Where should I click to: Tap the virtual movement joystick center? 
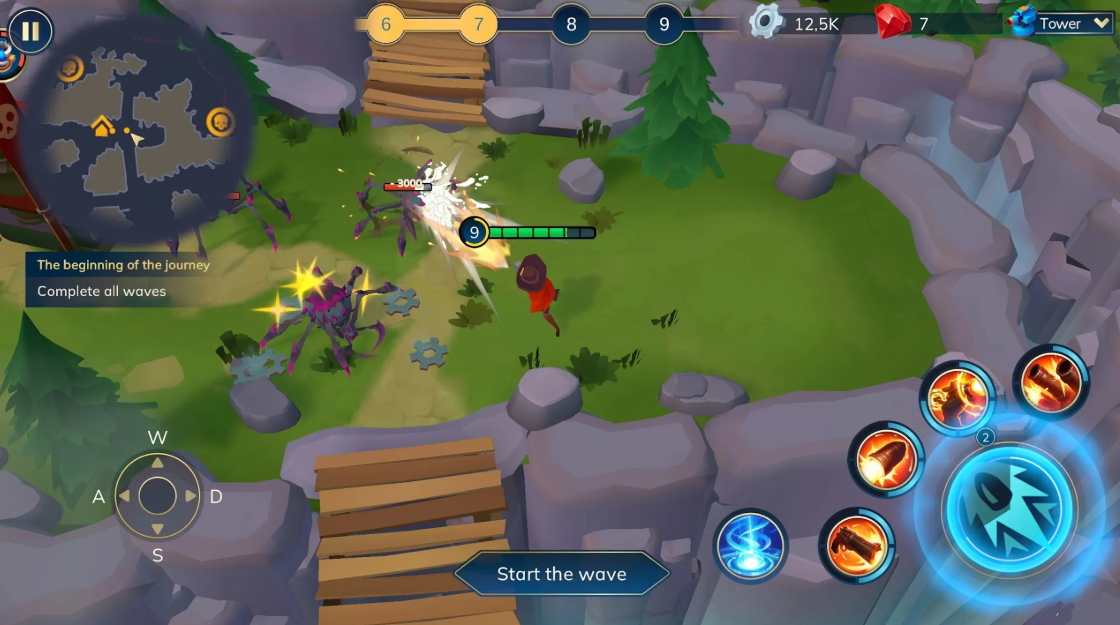click(157, 496)
